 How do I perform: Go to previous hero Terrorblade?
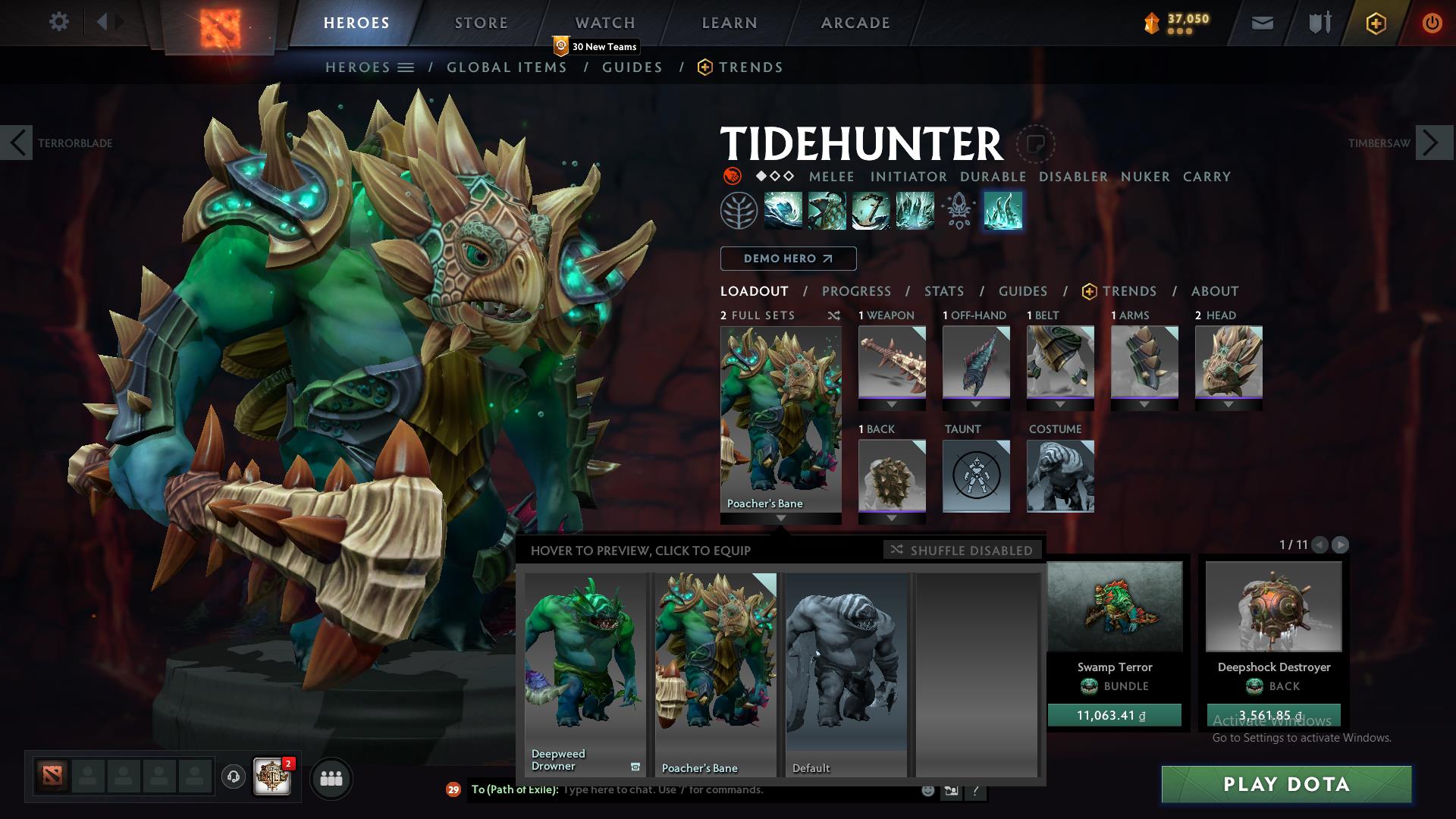(x=17, y=143)
